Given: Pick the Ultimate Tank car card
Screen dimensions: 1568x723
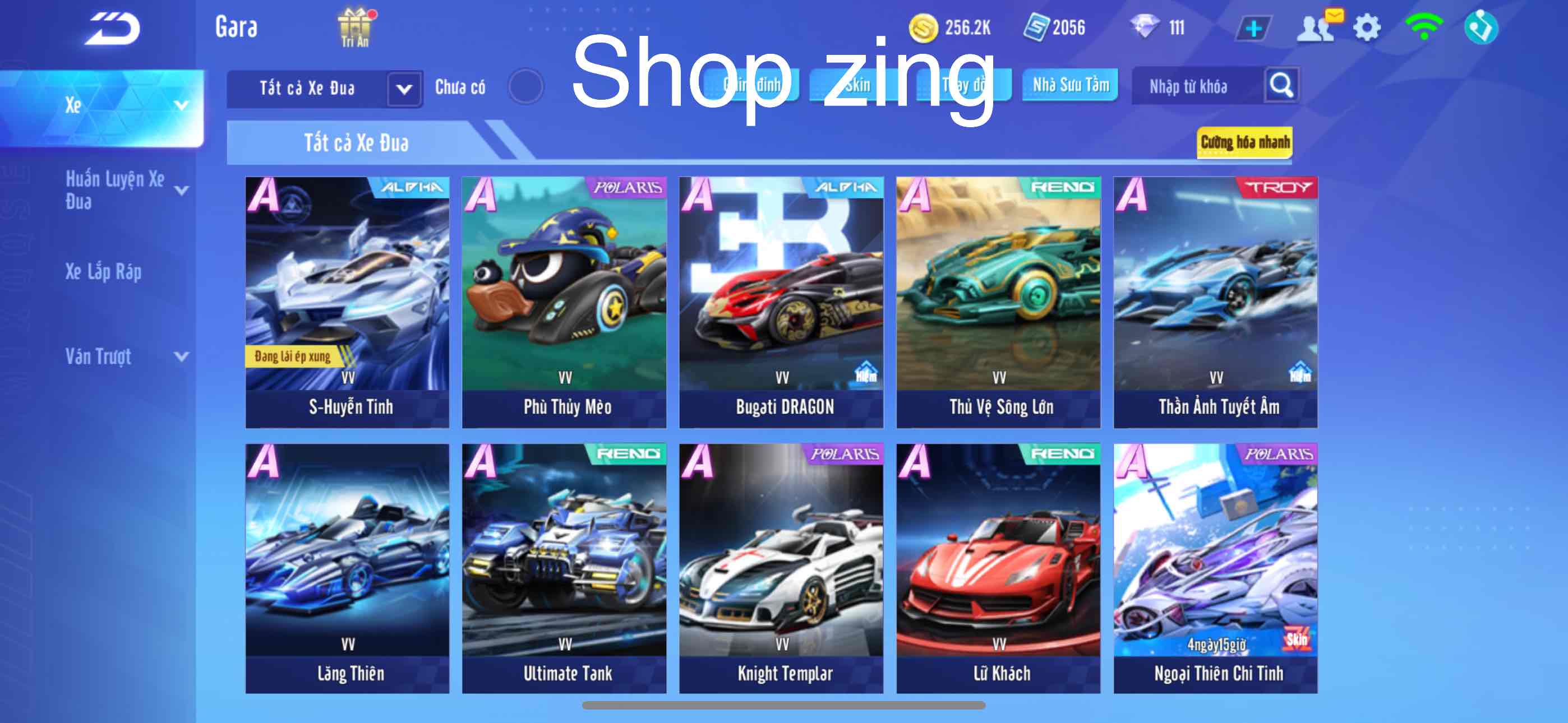Looking at the screenshot, I should click(564, 568).
